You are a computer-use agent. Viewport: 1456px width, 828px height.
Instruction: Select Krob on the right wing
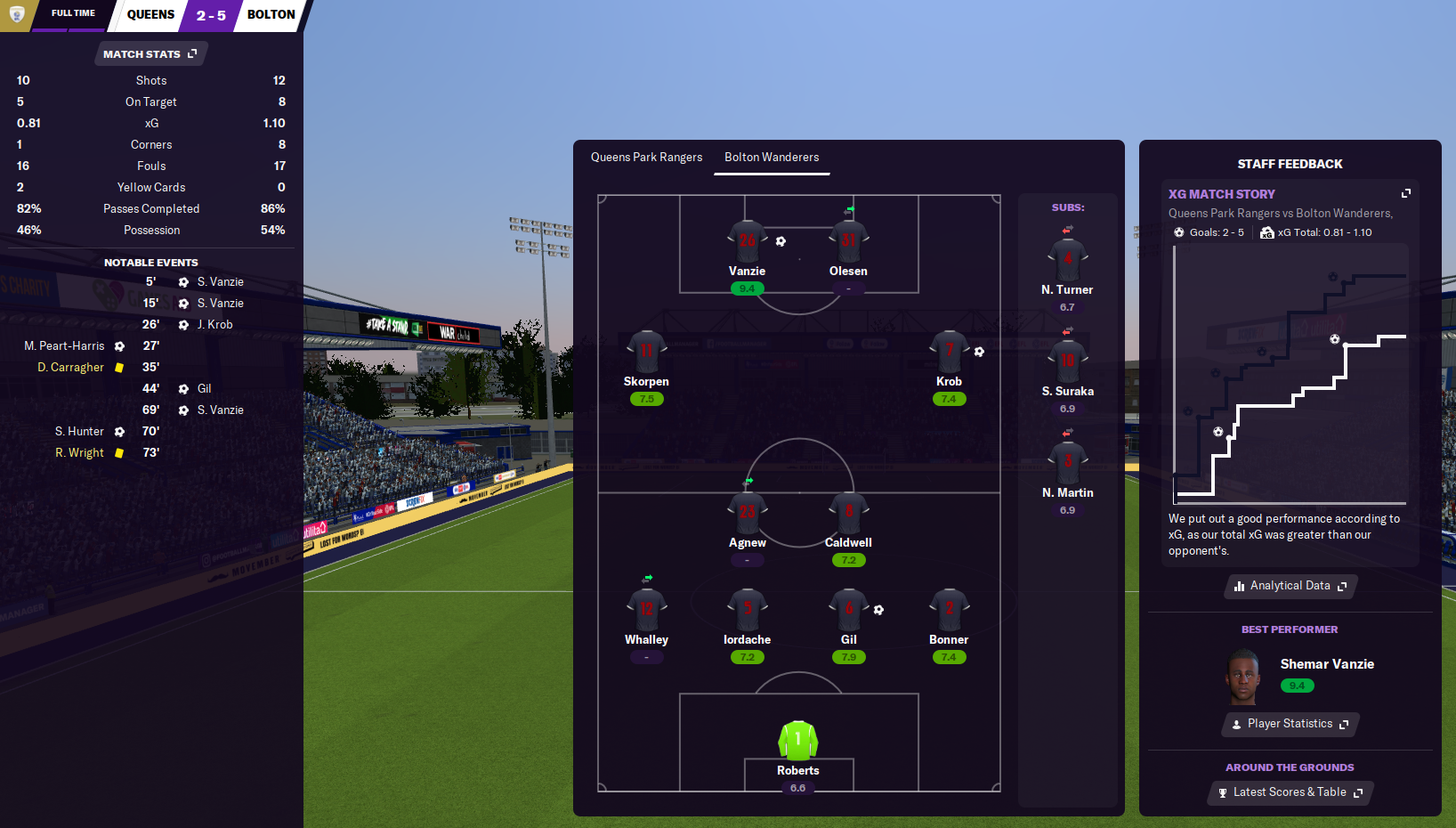tap(949, 353)
